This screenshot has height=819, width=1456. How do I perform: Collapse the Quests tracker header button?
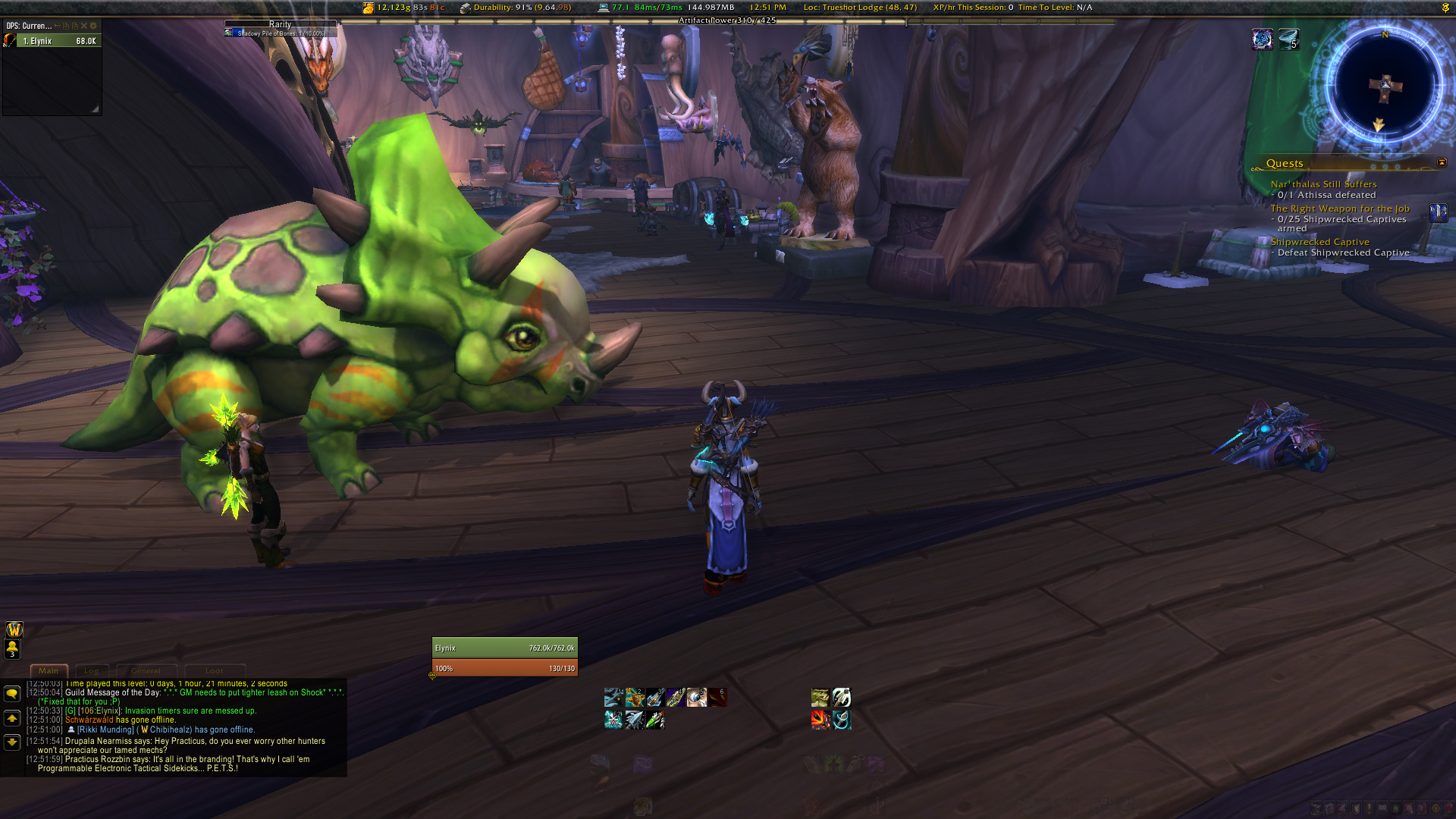(x=1442, y=162)
